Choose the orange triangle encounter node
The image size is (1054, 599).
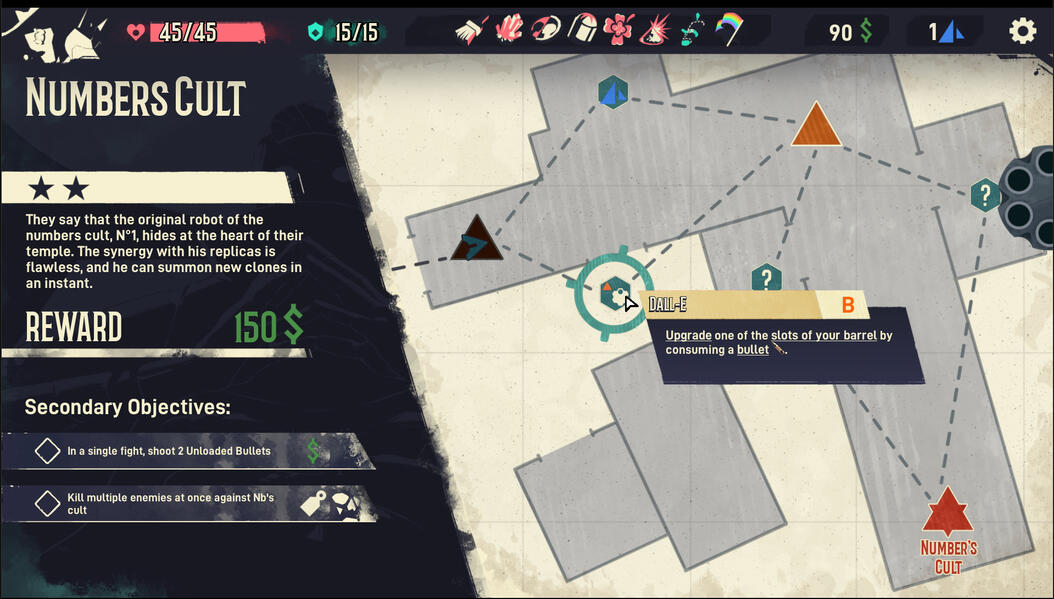(x=816, y=126)
